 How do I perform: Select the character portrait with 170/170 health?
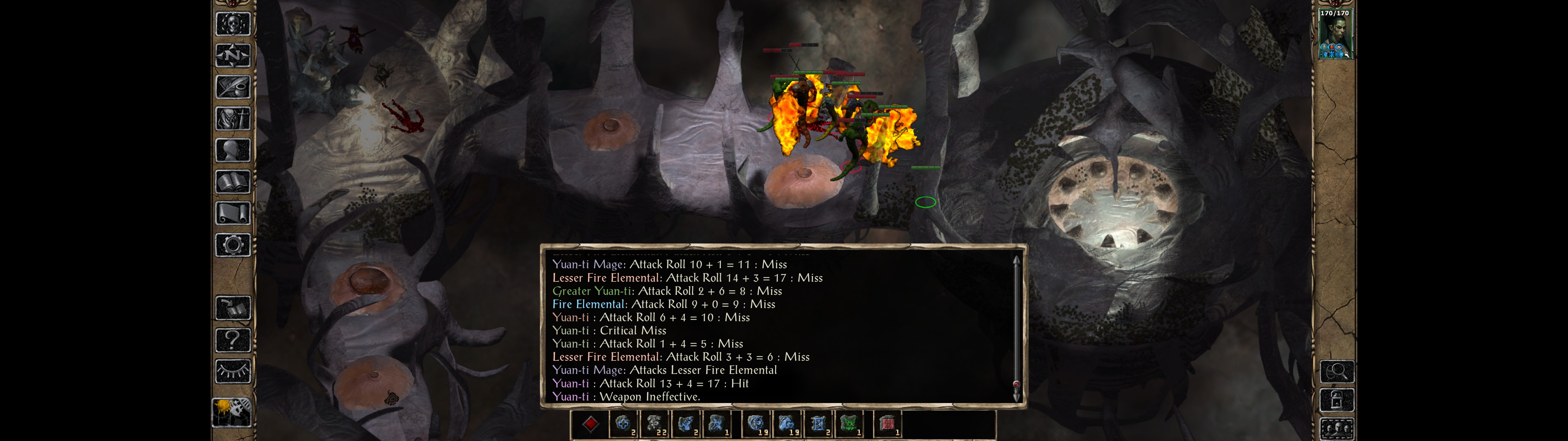[1335, 35]
